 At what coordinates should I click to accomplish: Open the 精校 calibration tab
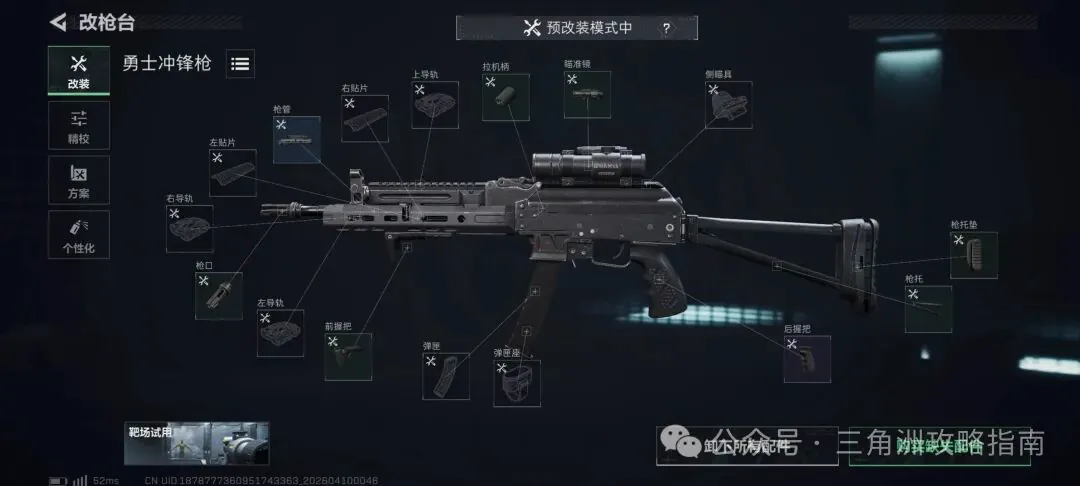(x=78, y=125)
